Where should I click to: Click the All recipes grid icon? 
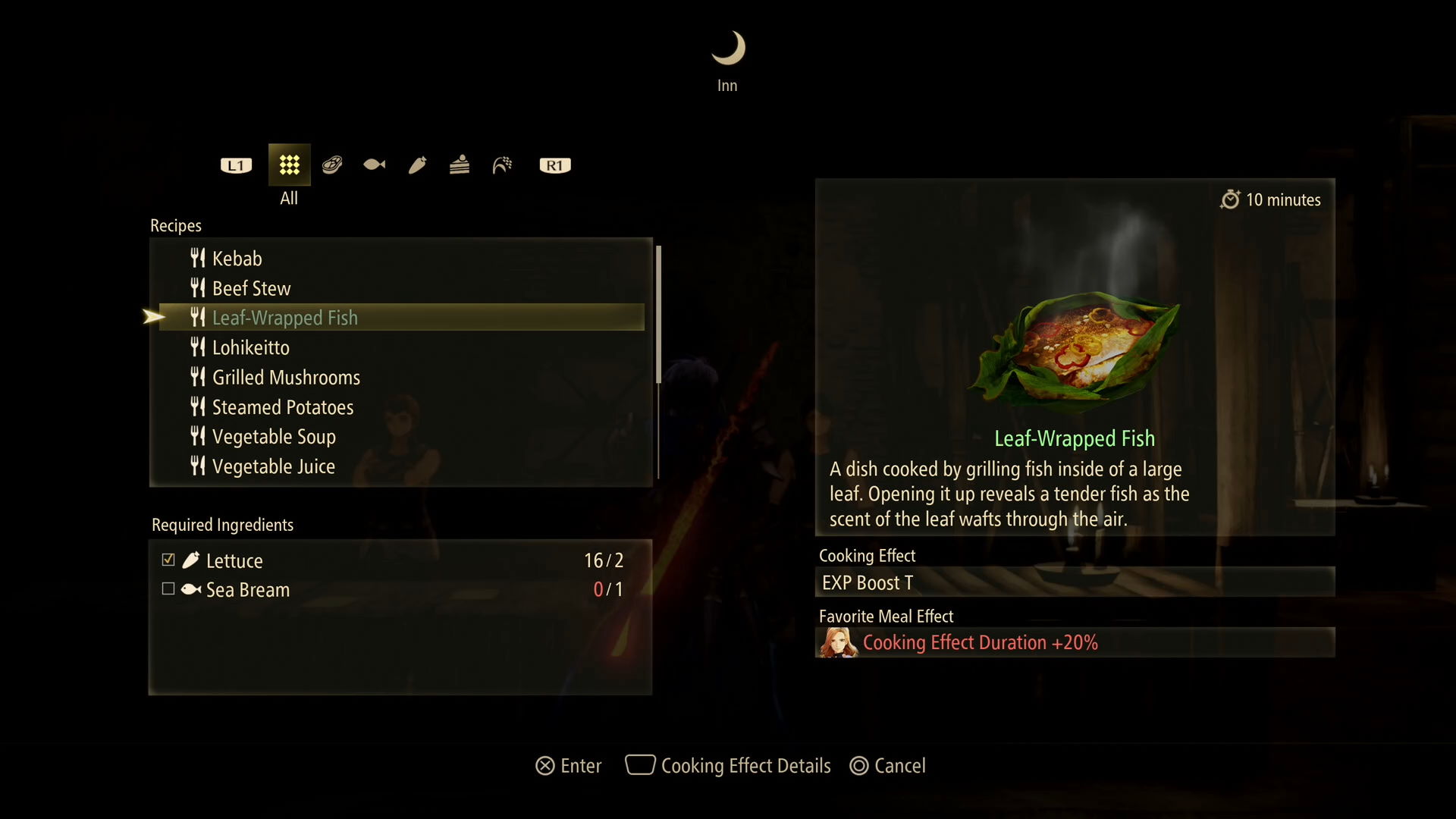(289, 165)
